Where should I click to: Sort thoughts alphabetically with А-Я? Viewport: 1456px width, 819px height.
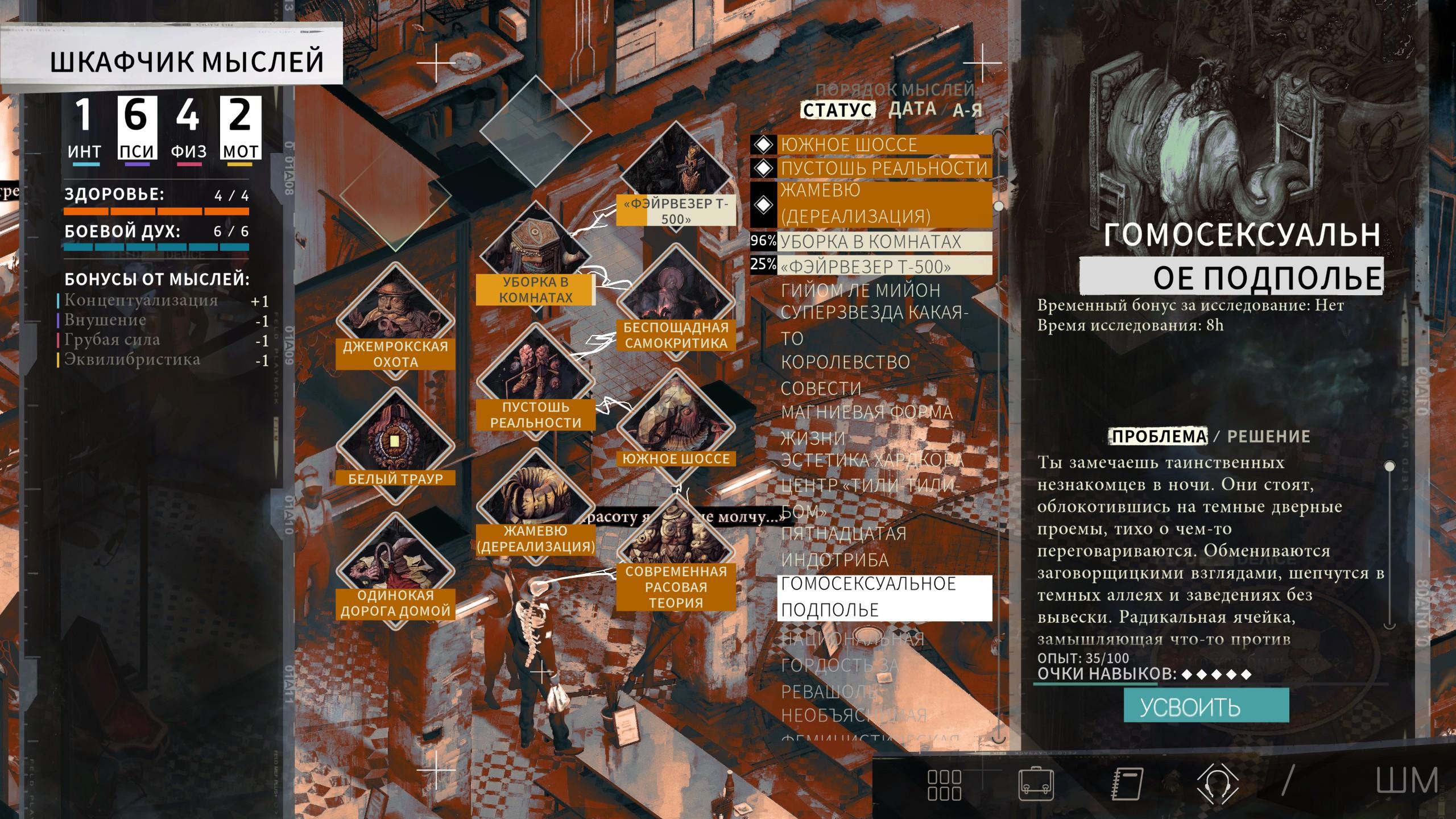click(x=967, y=110)
